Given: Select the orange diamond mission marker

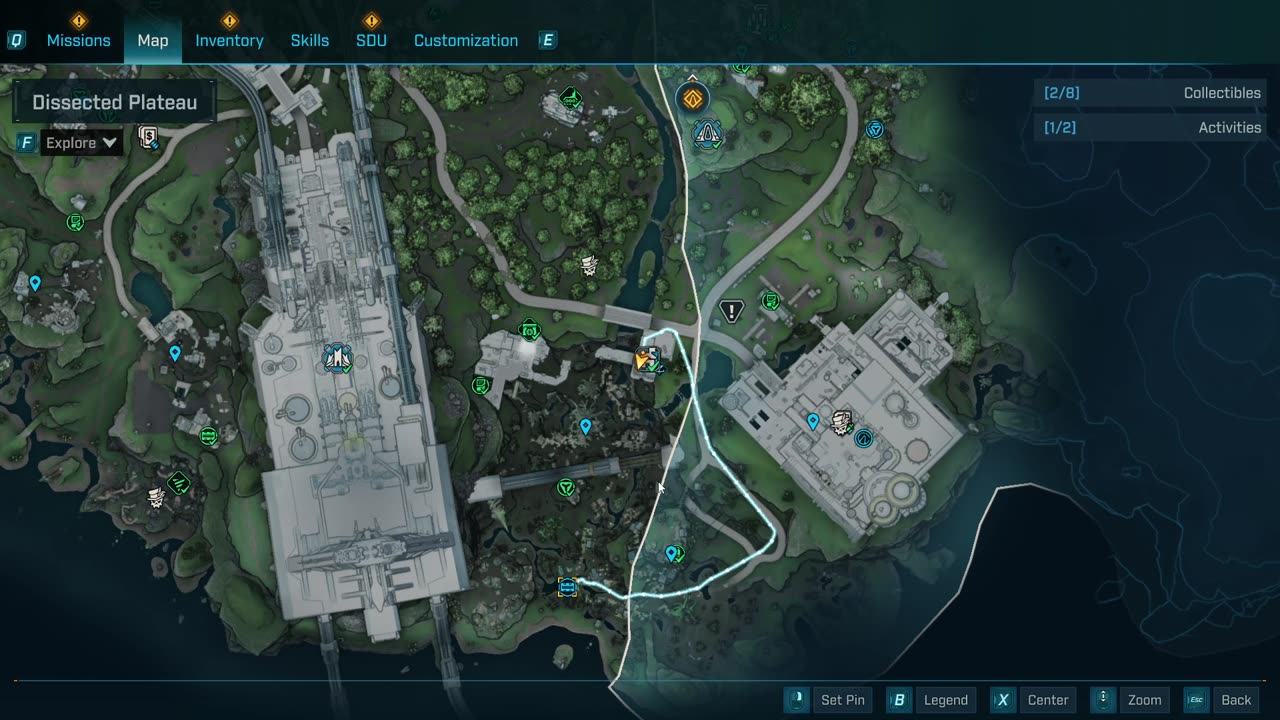Looking at the screenshot, I should tap(692, 98).
